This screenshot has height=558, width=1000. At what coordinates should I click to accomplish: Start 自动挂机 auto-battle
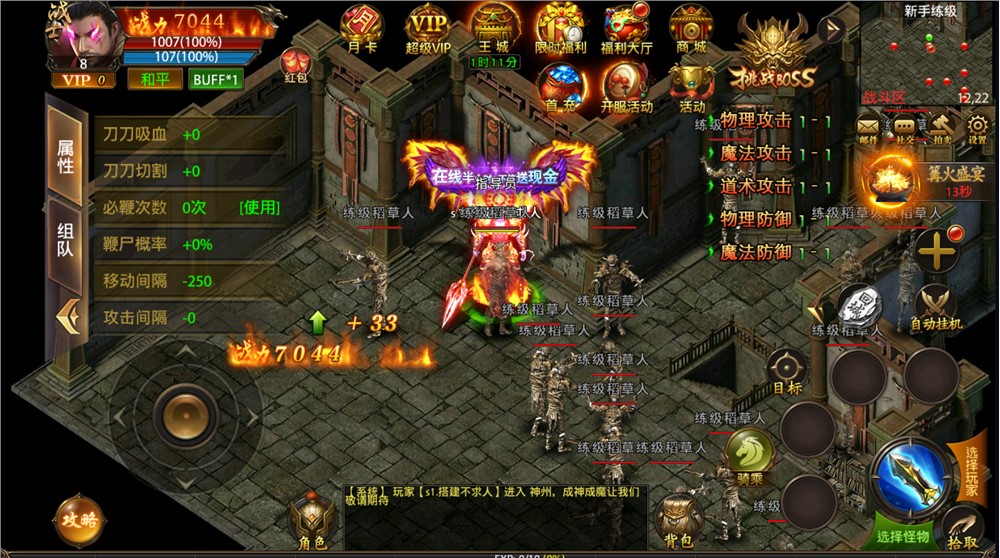tap(936, 306)
